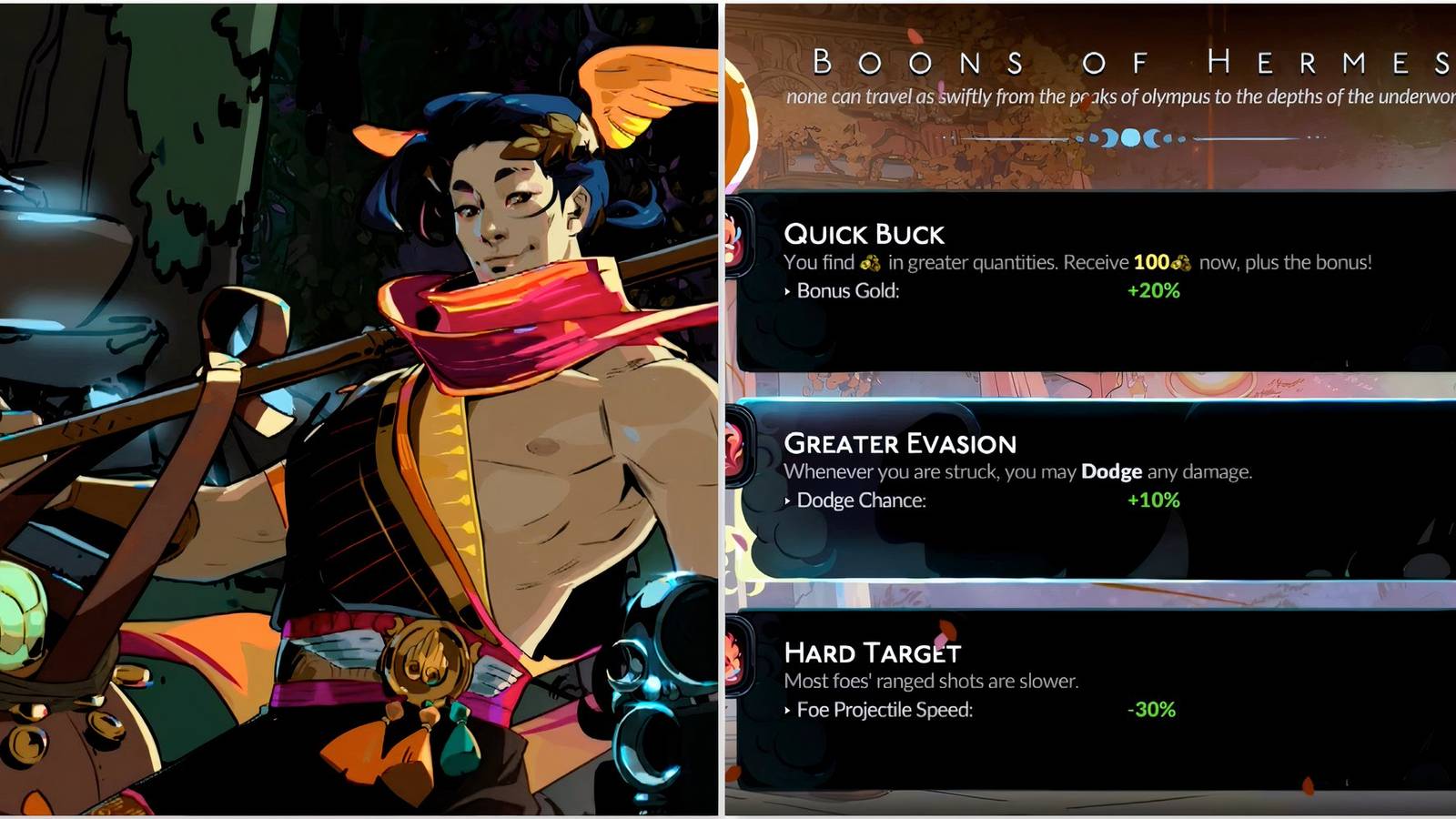Click the Hermes flavor text subtitle
The image size is (1456, 819).
coord(1119,94)
